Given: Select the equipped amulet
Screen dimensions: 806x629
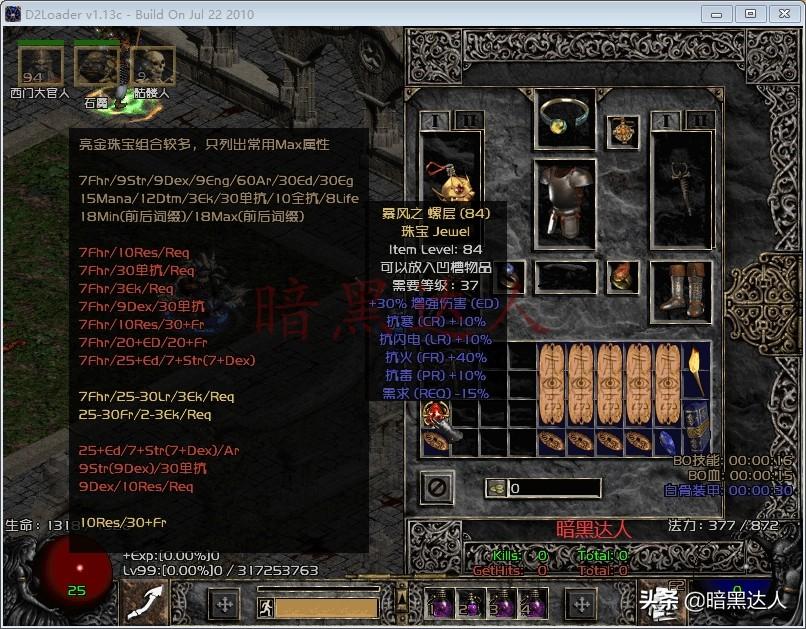Looking at the screenshot, I should [626, 131].
